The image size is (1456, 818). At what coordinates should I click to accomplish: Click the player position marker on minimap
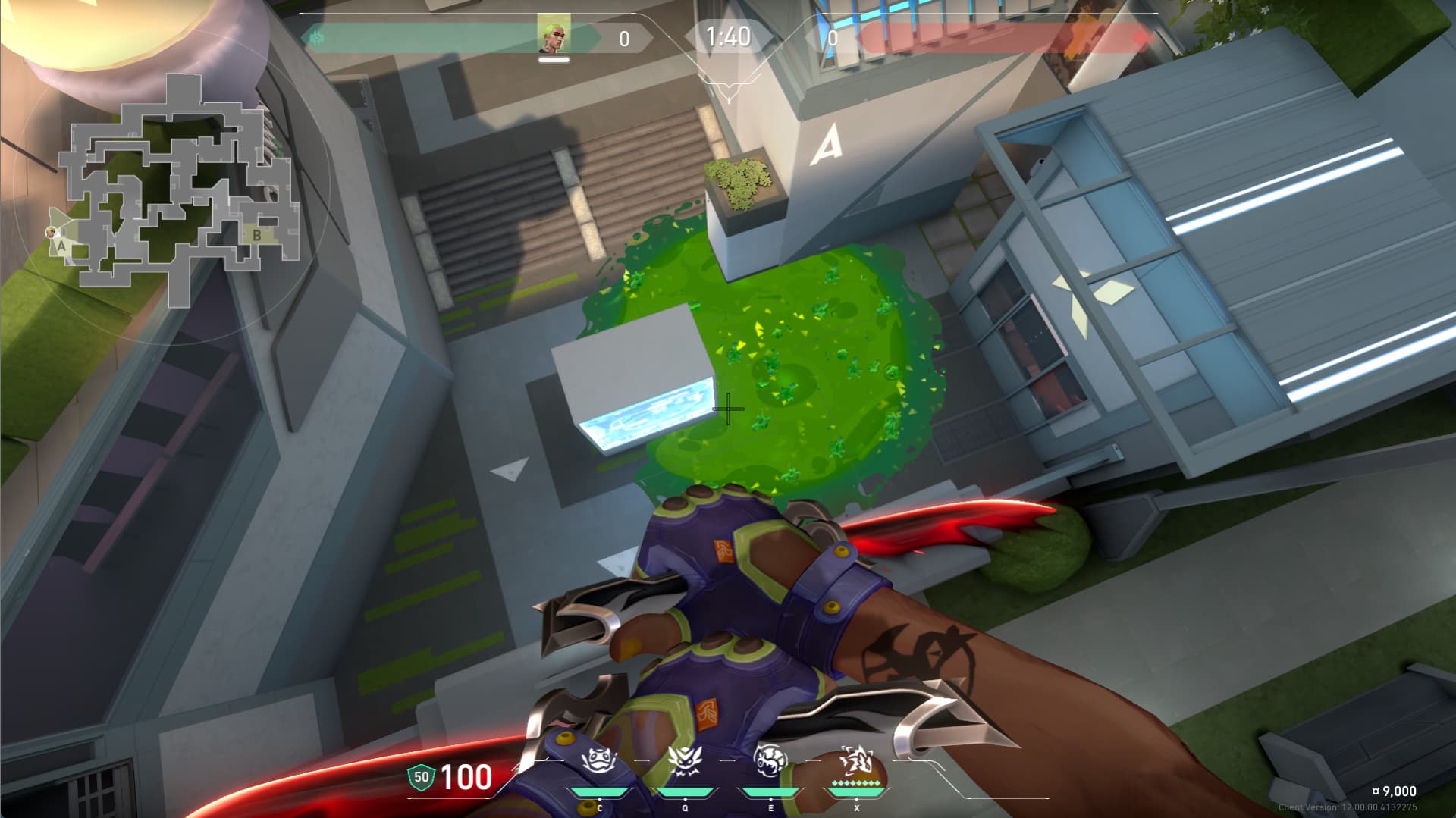tap(52, 232)
